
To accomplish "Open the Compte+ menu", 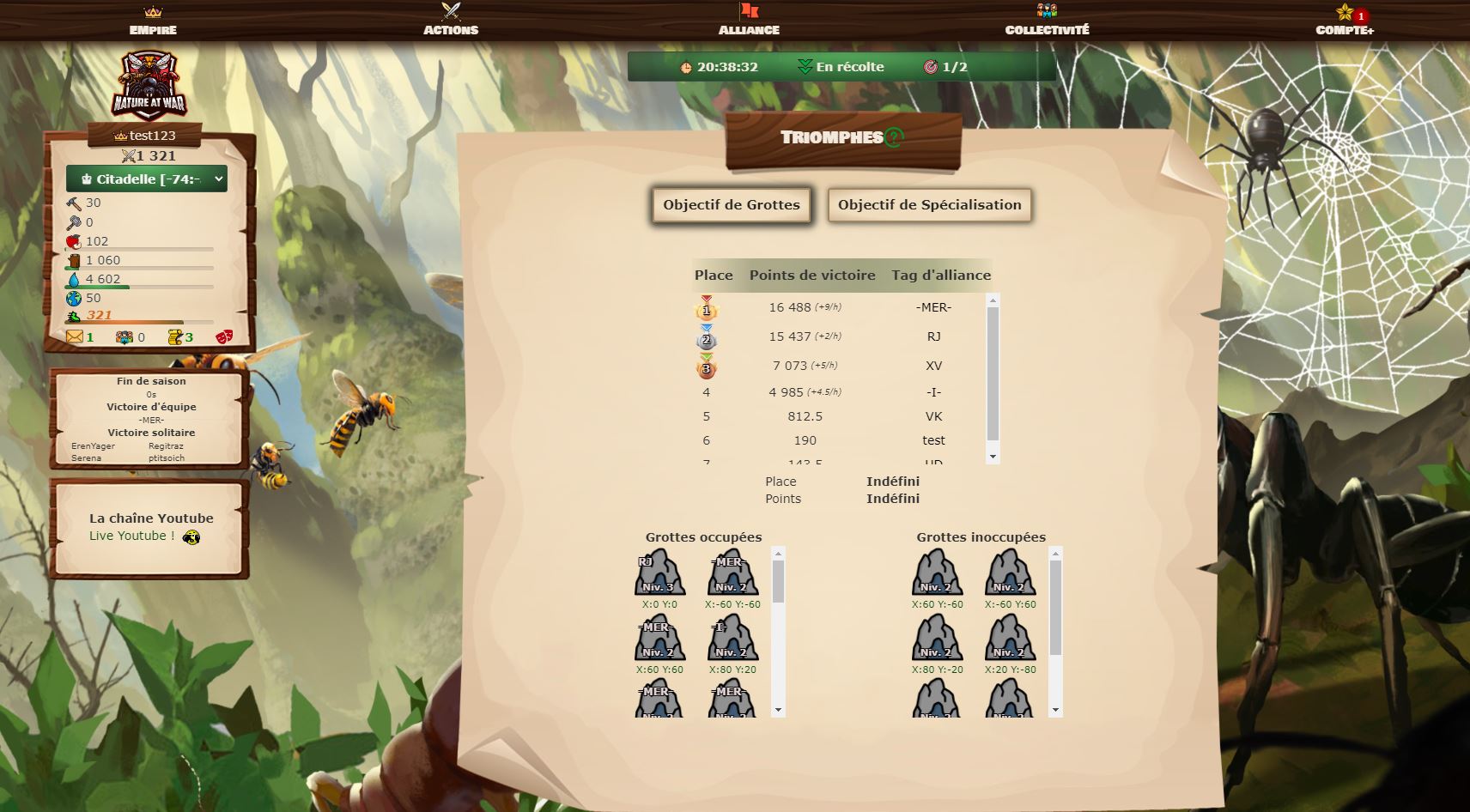I will coord(1345,21).
